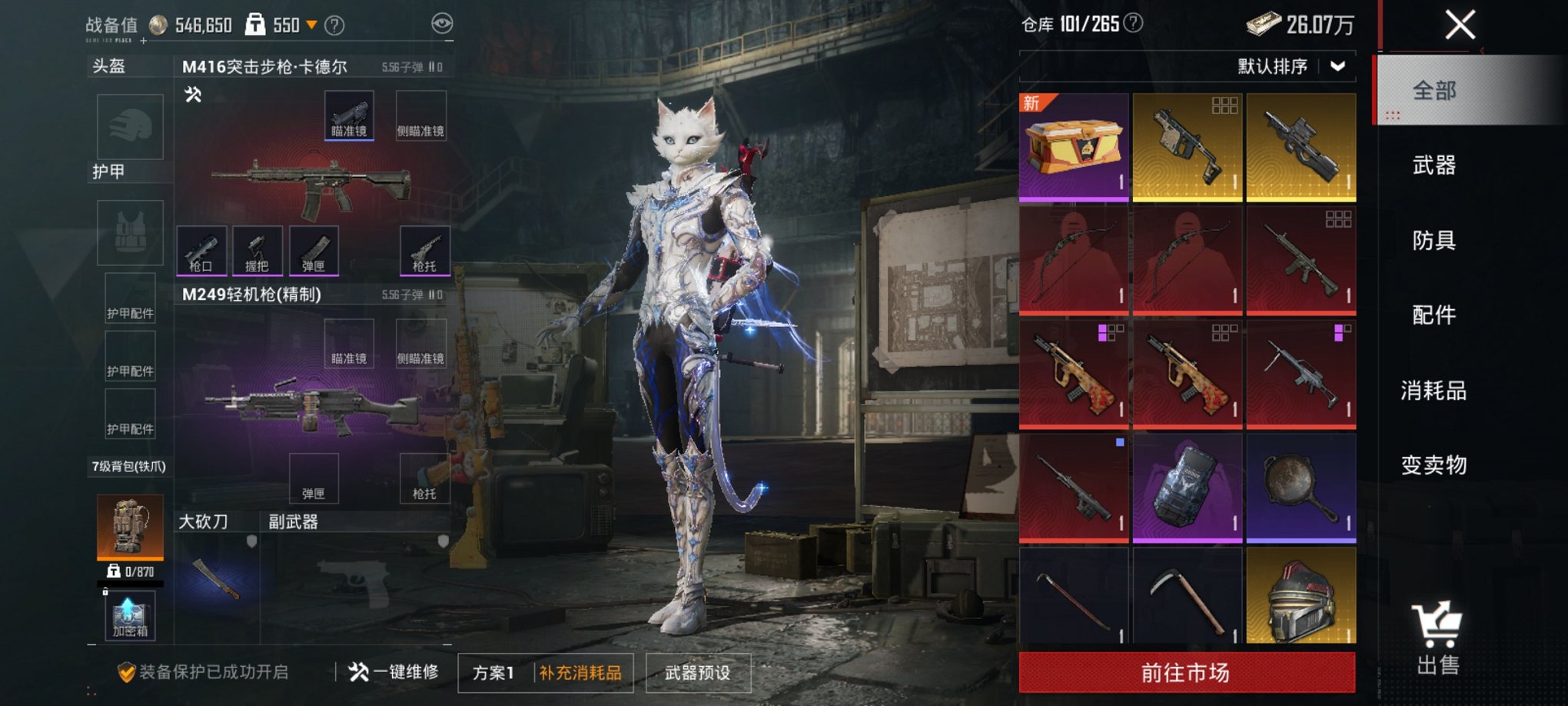Choose the 变卖物 category tab

point(1434,465)
